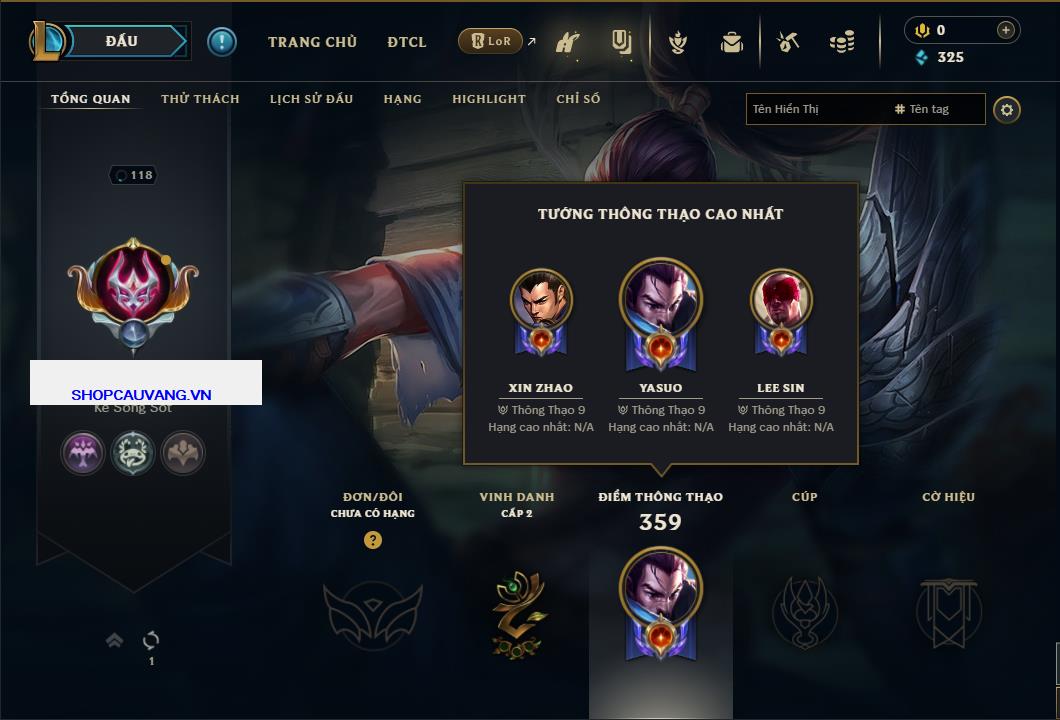Select the Lee Sin mastery portrait
The width and height of the screenshot is (1060, 720).
pos(781,299)
